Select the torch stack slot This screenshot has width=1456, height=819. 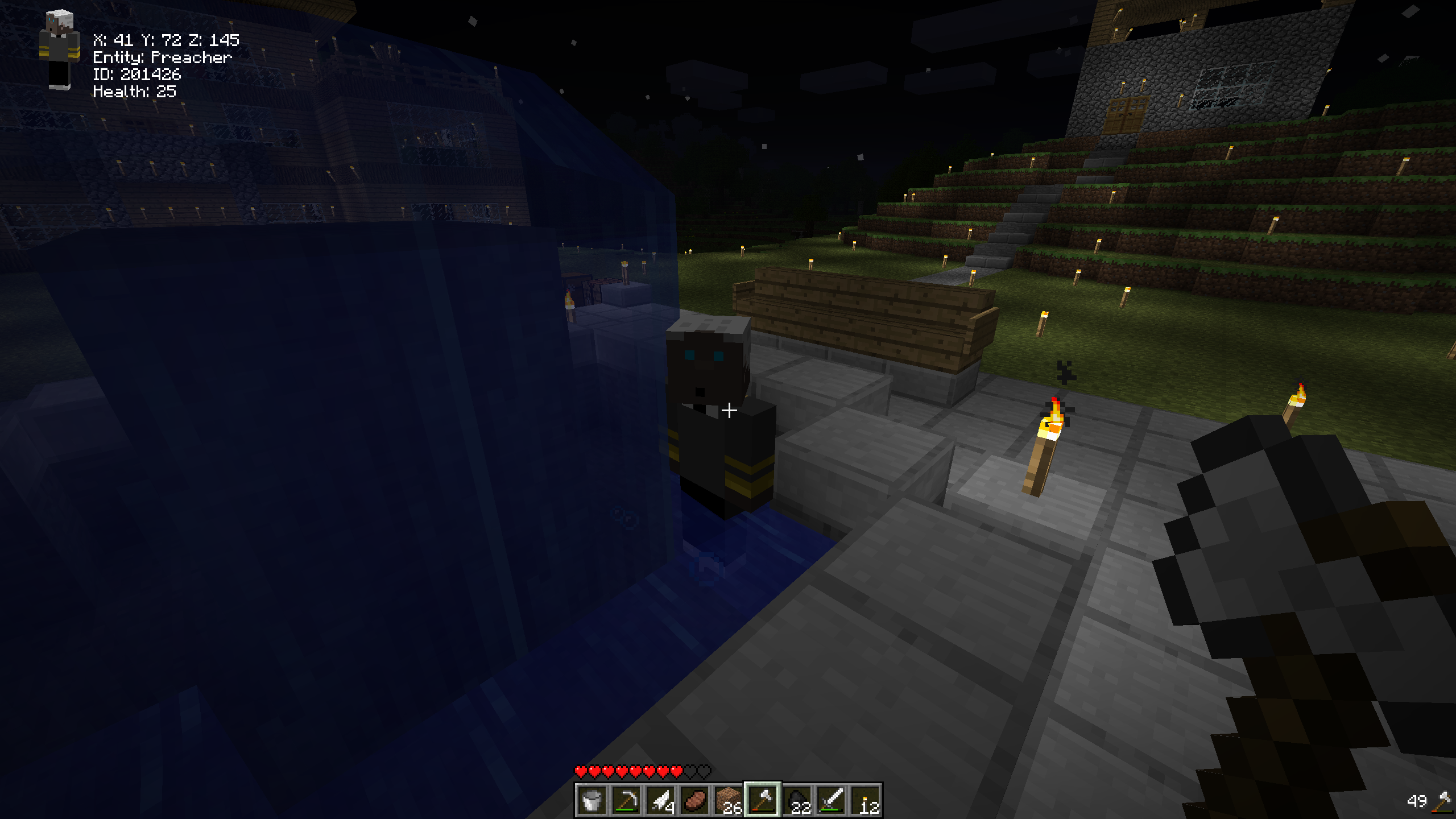pos(864,800)
